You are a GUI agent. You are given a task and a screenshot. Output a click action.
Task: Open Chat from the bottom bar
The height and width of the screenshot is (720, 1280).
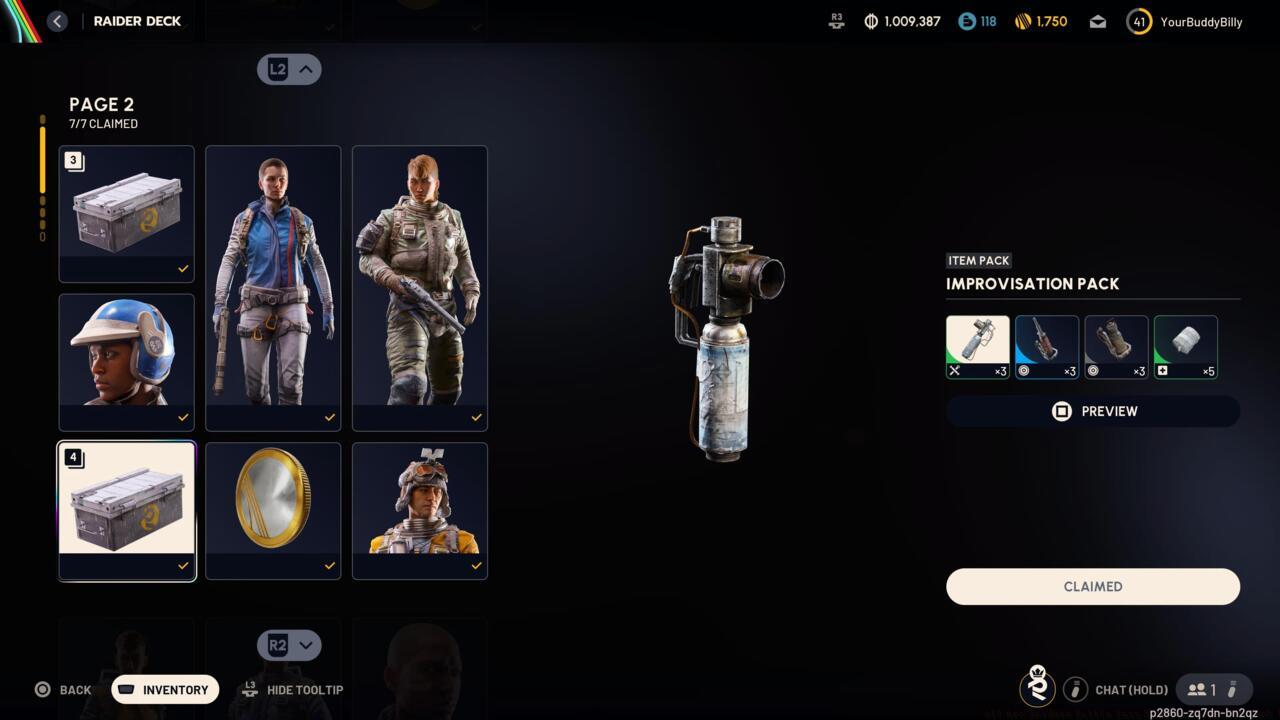[1131, 689]
